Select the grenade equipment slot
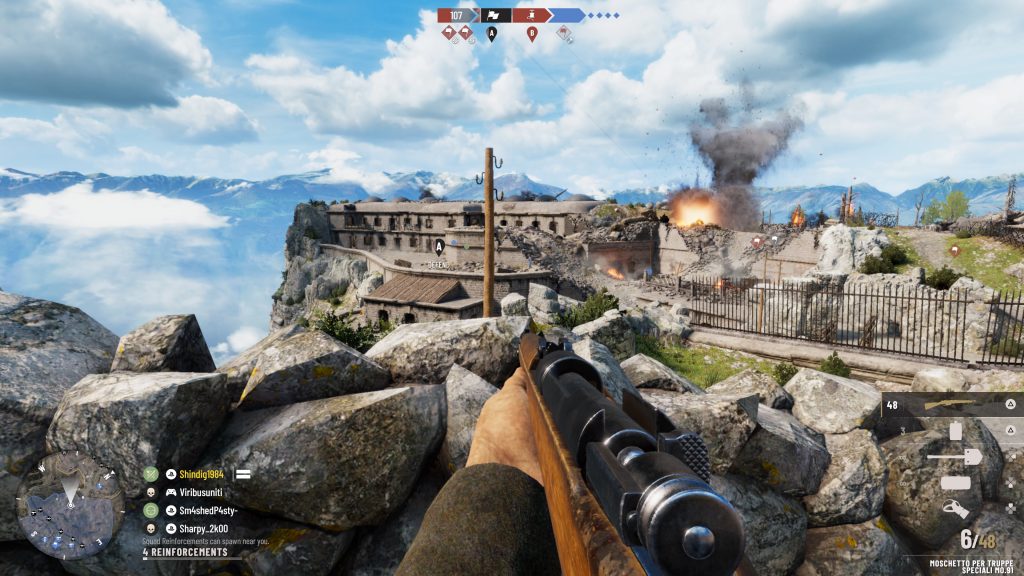 (x=955, y=431)
